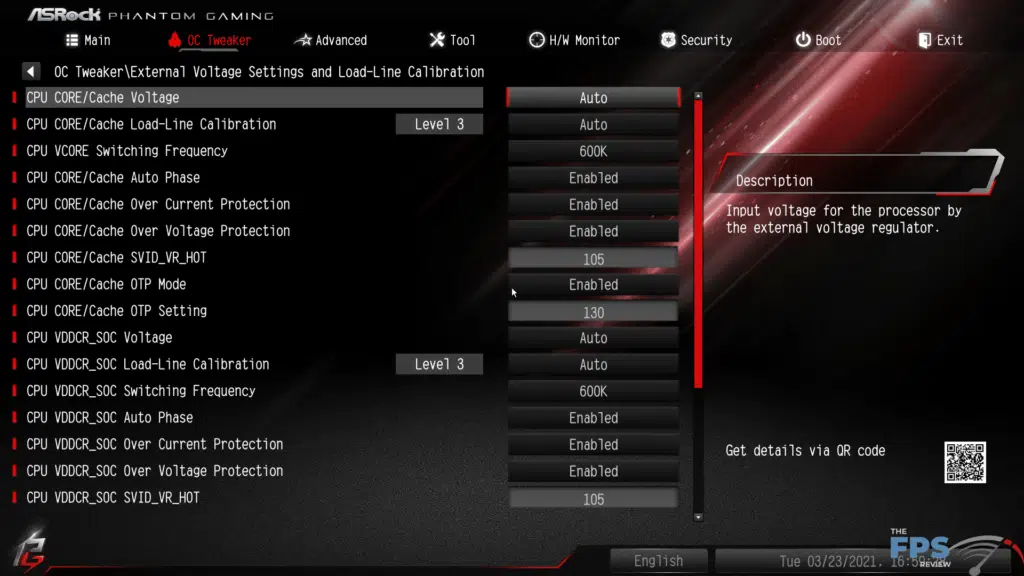Edit the CPU CORE/Cache OTP Setting field
Viewport: 1024px width, 576px height.
593,312
